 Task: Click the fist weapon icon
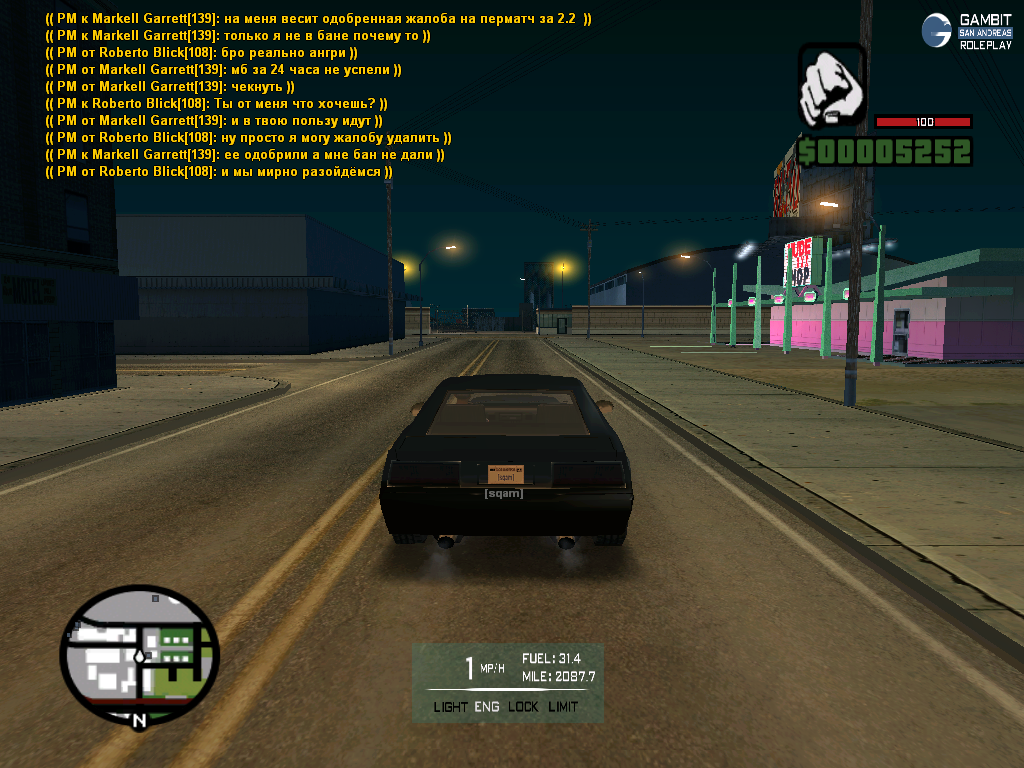[x=831, y=85]
